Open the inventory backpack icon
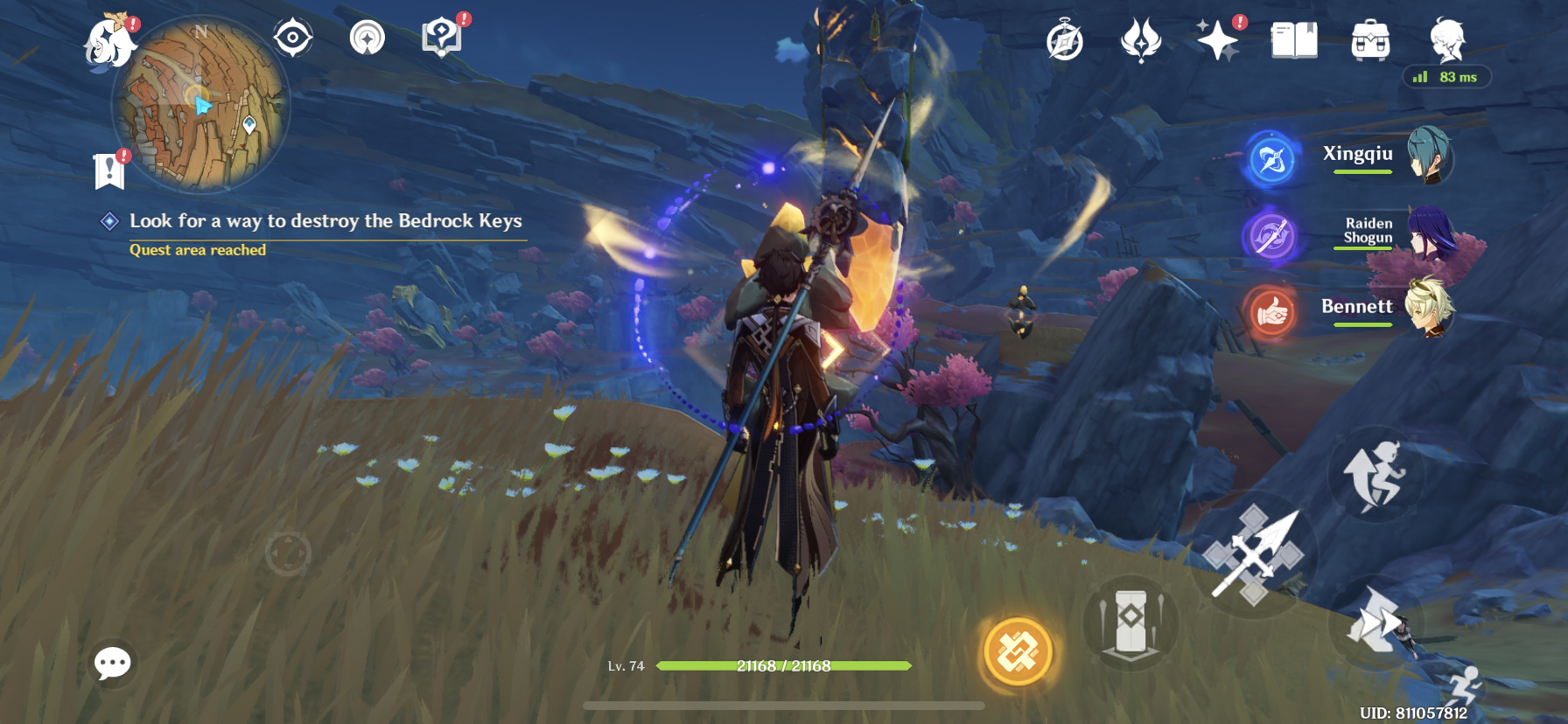Viewport: 1568px width, 724px height. point(1370,41)
